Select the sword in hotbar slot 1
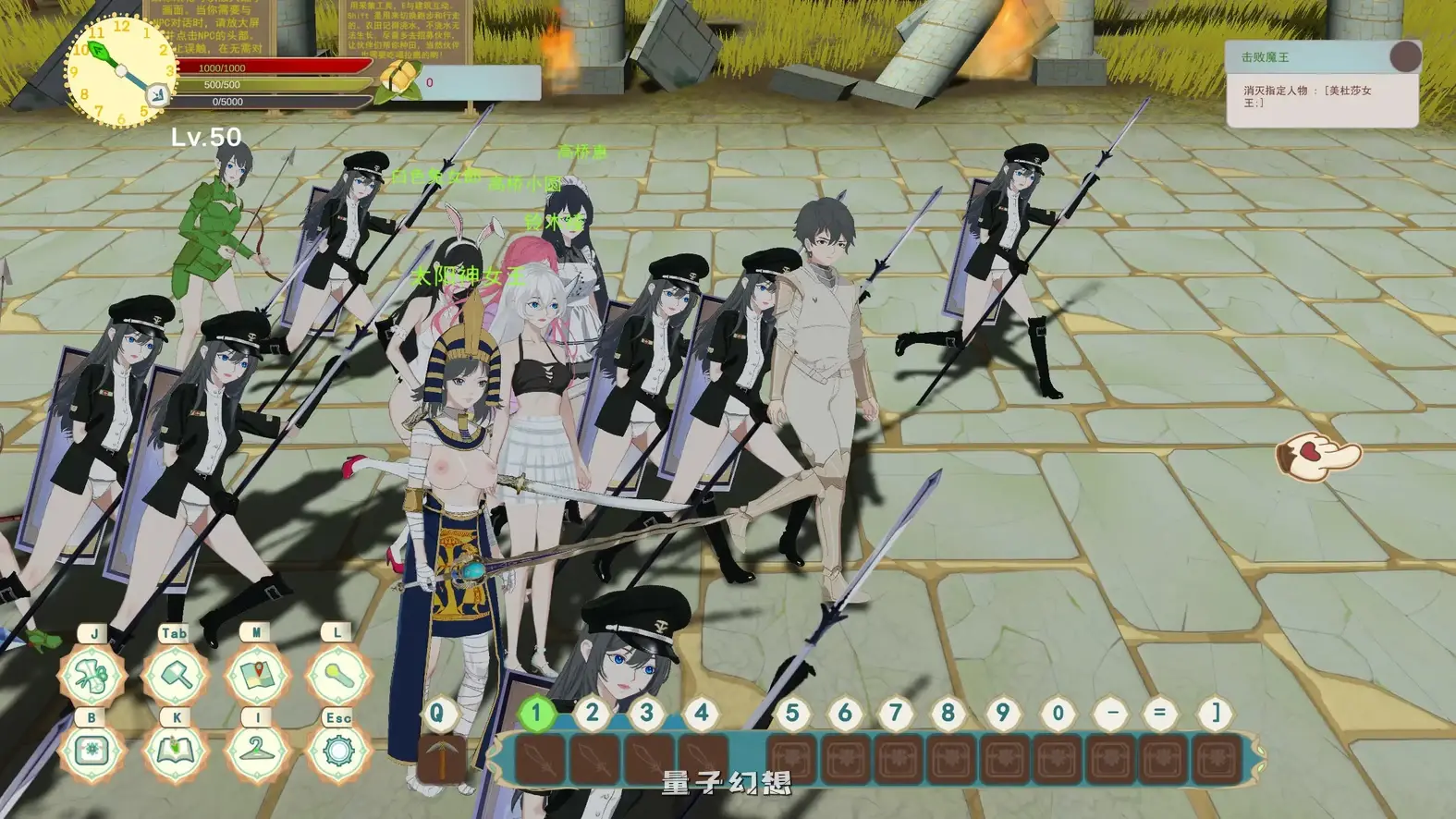The height and width of the screenshot is (819, 1456). coord(541,760)
